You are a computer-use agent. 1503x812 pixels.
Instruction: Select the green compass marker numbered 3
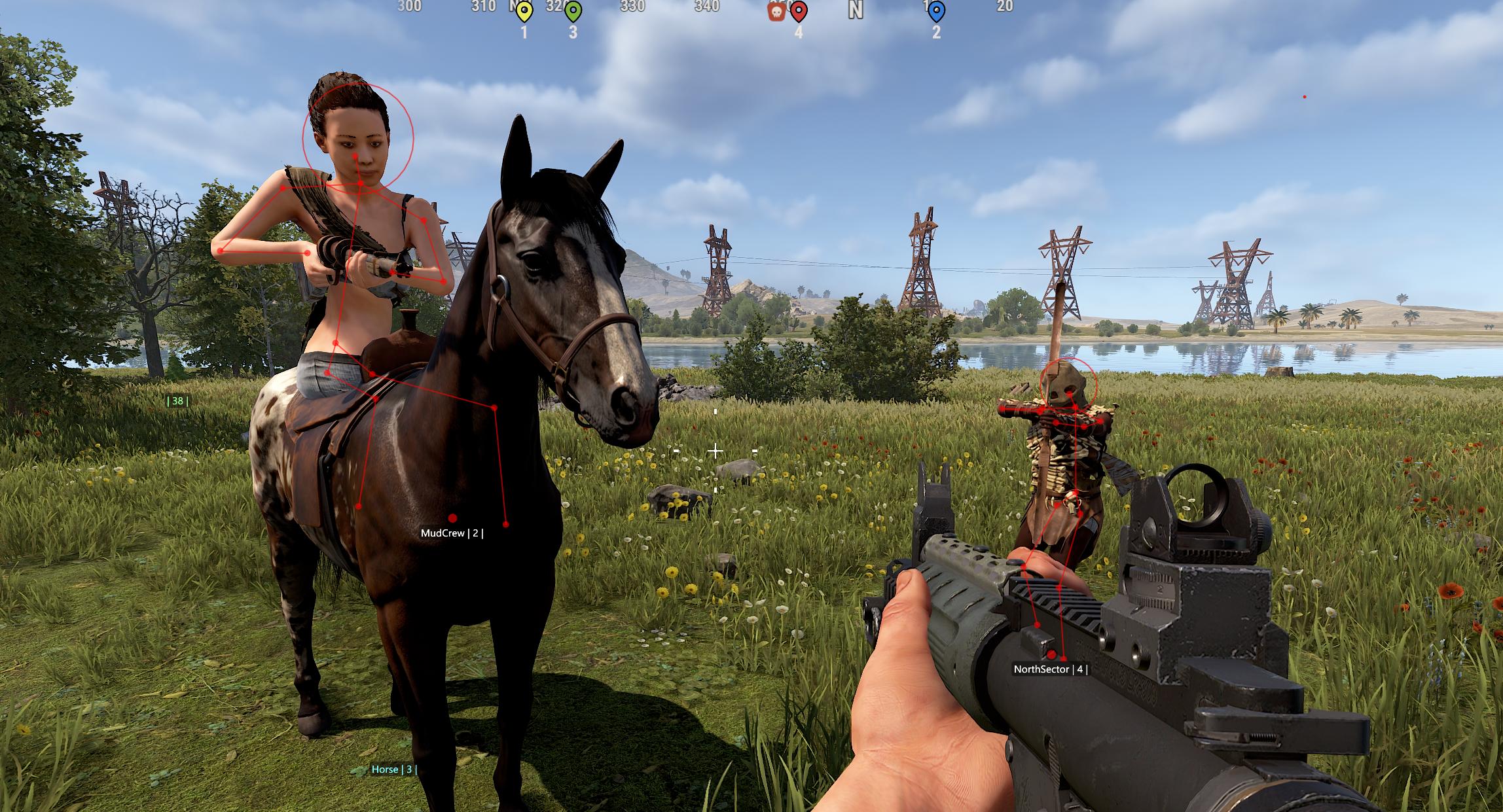[573, 11]
